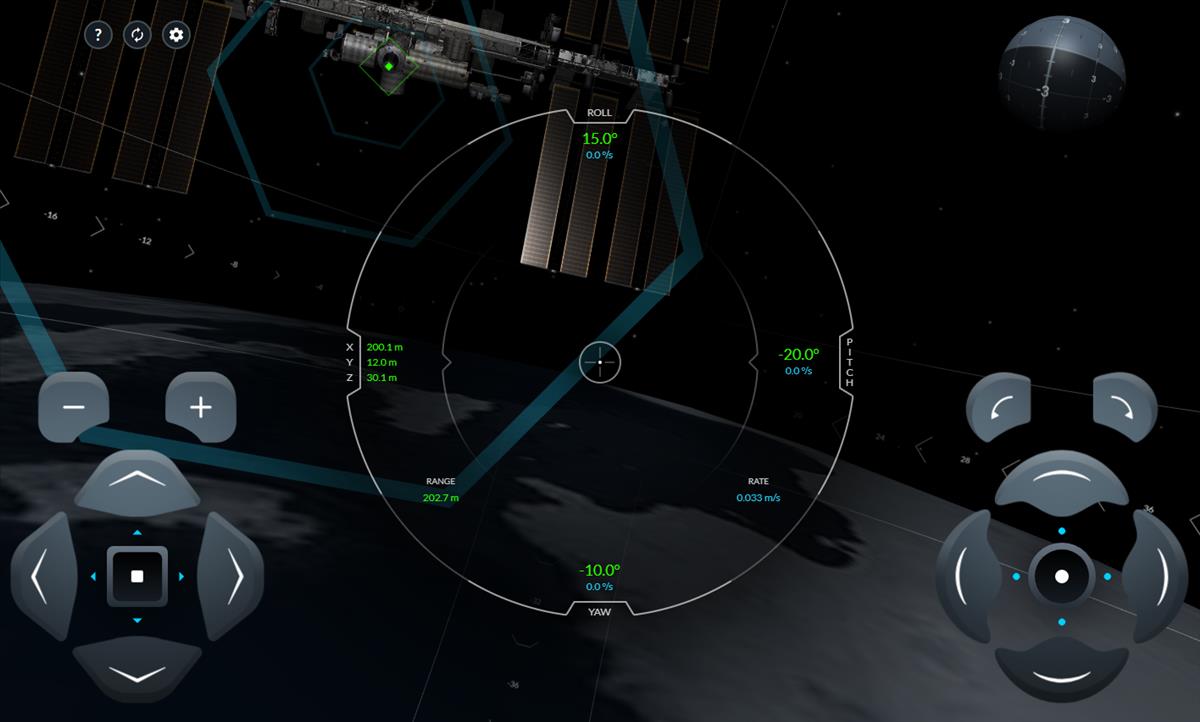Roll left using the counterclockwise arrow button
This screenshot has height=722, width=1200.
tap(998, 407)
